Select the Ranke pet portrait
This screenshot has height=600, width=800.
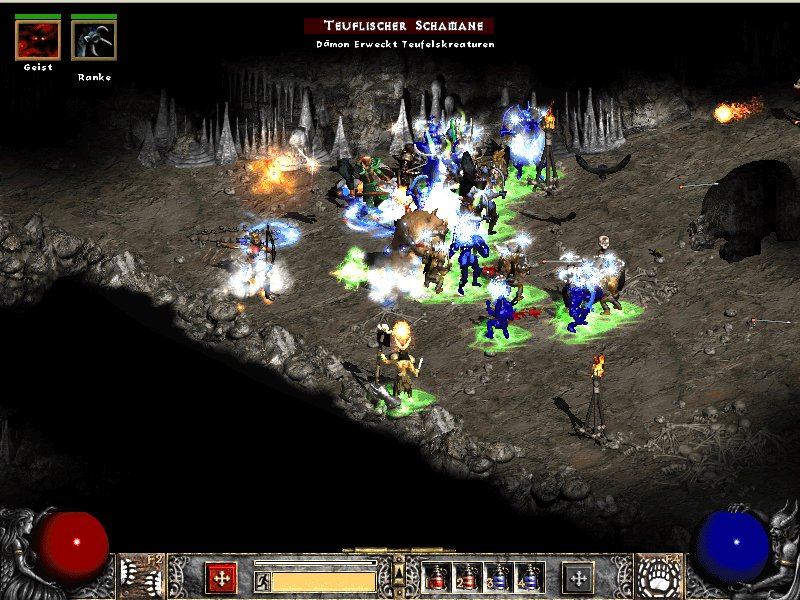pyautogui.click(x=94, y=40)
